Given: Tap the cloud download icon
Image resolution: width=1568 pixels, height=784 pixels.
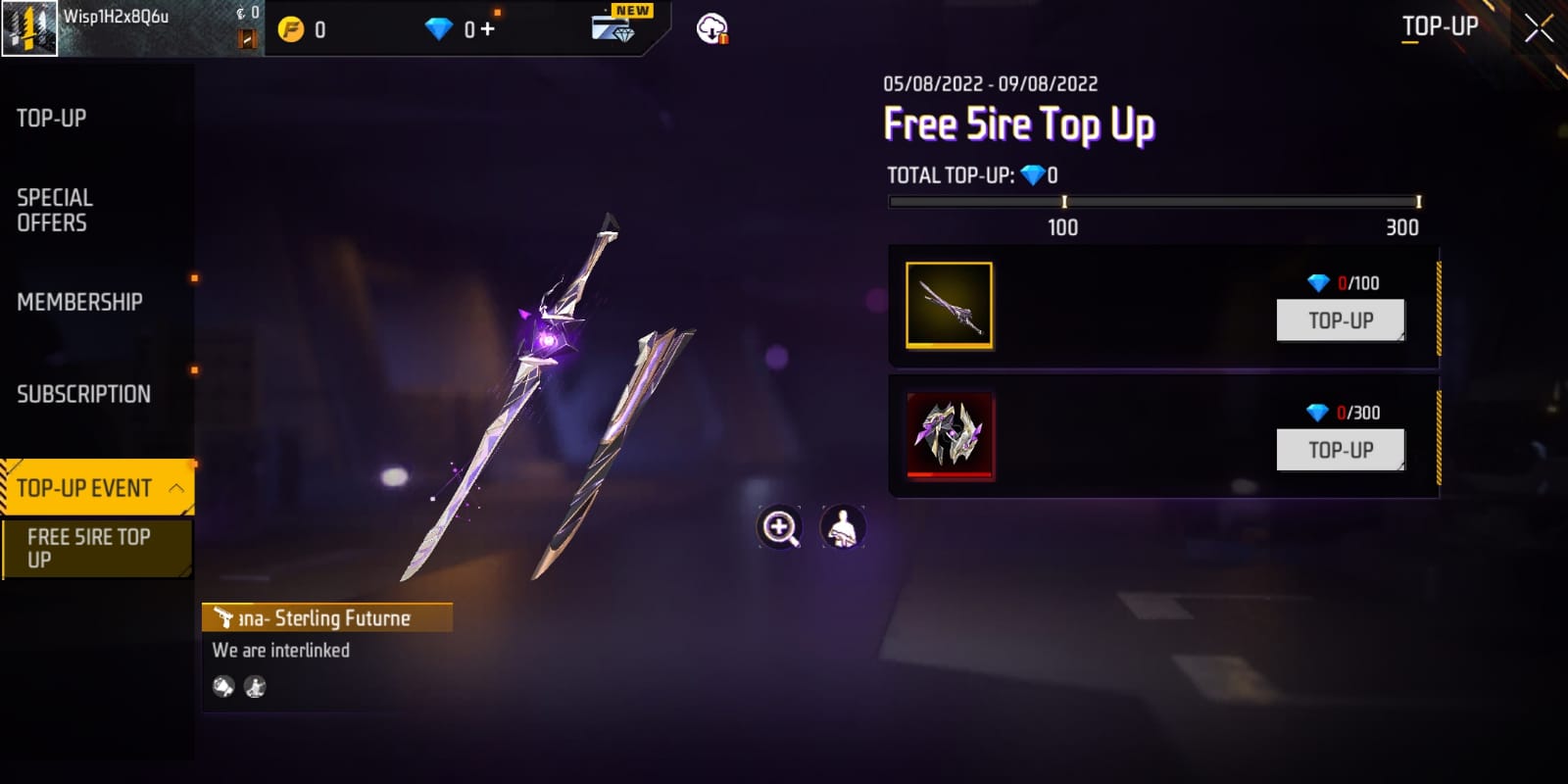Looking at the screenshot, I should pos(711,29).
